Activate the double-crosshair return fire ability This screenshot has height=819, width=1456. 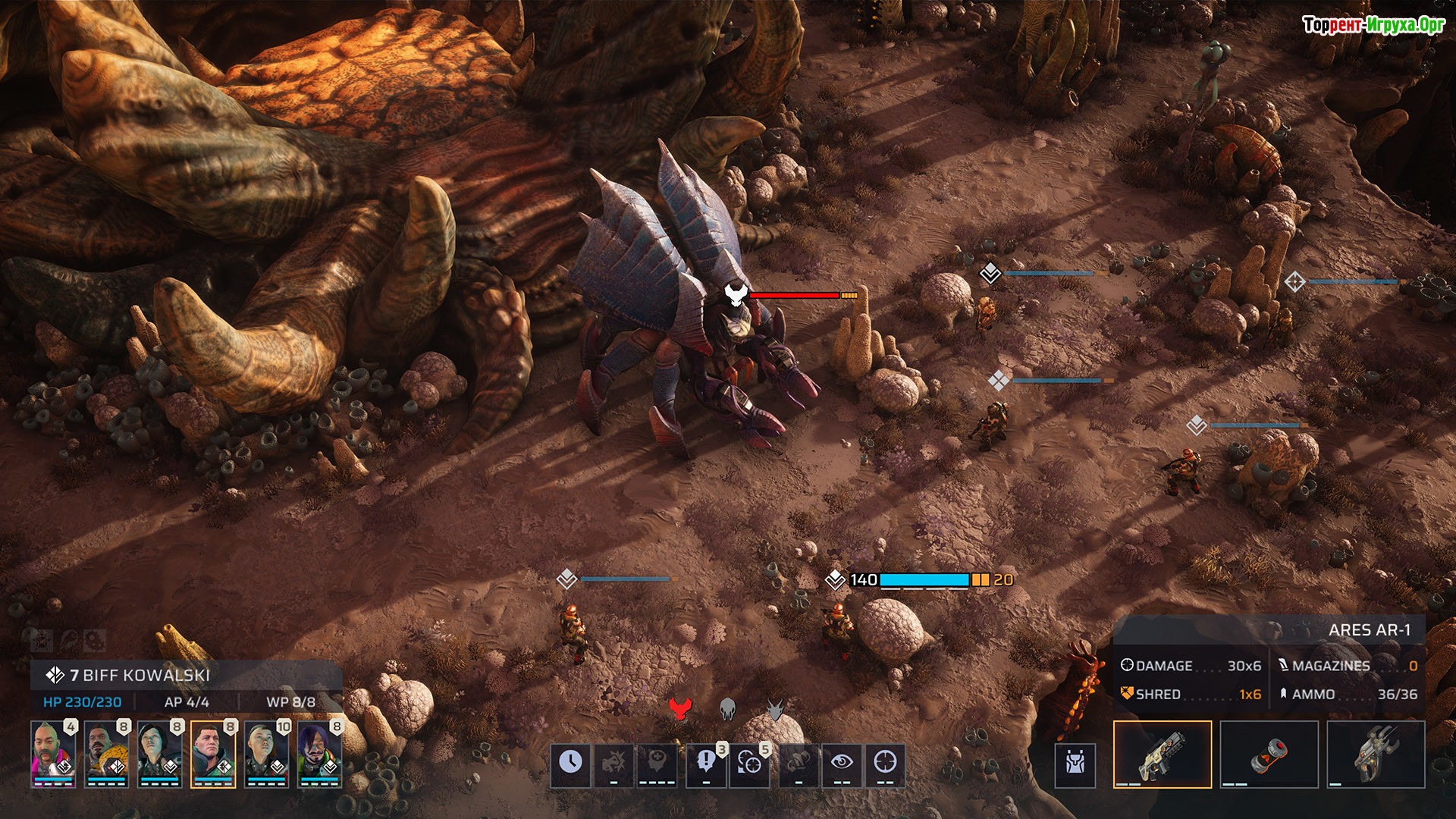tap(749, 763)
